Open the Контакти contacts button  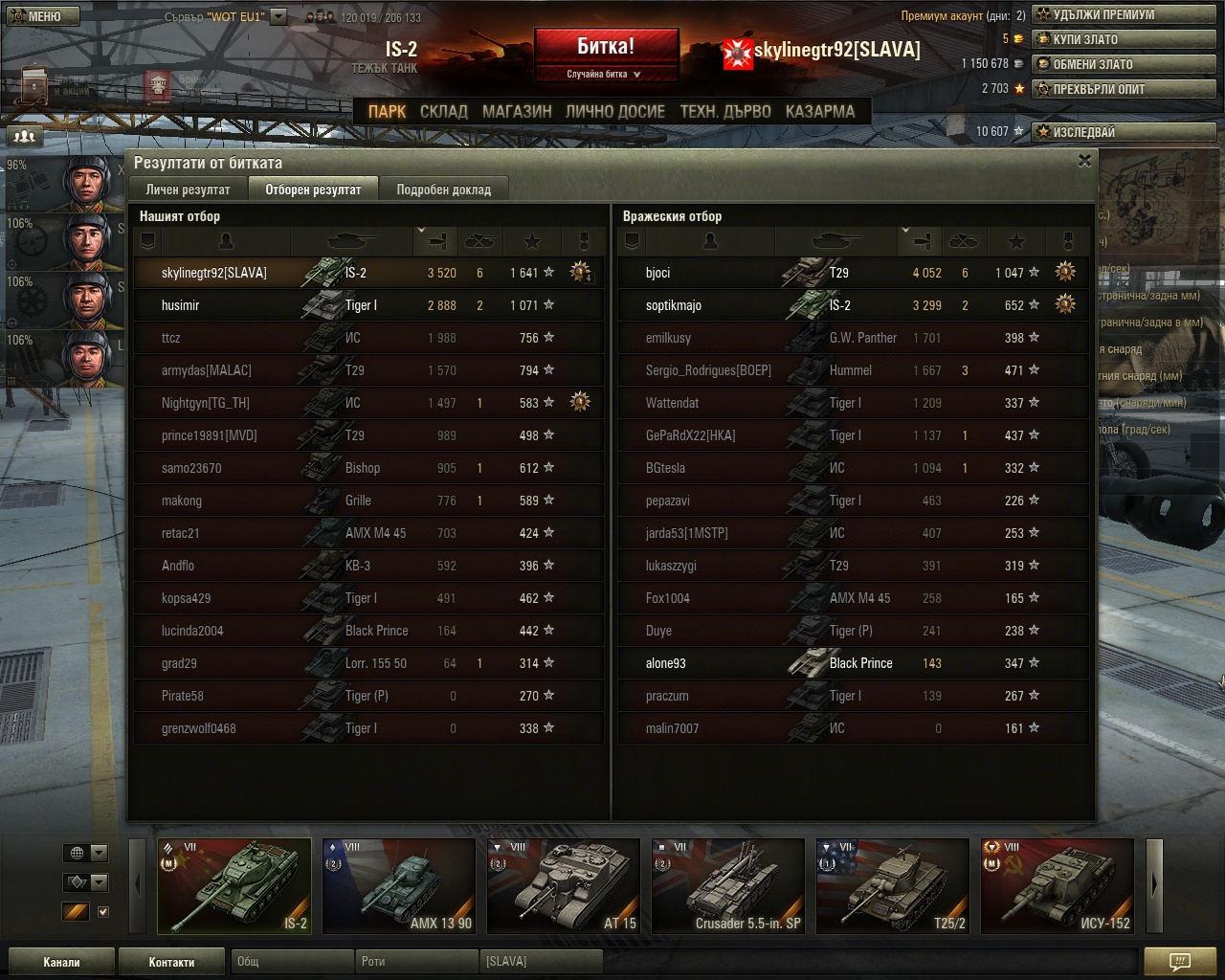click(171, 962)
